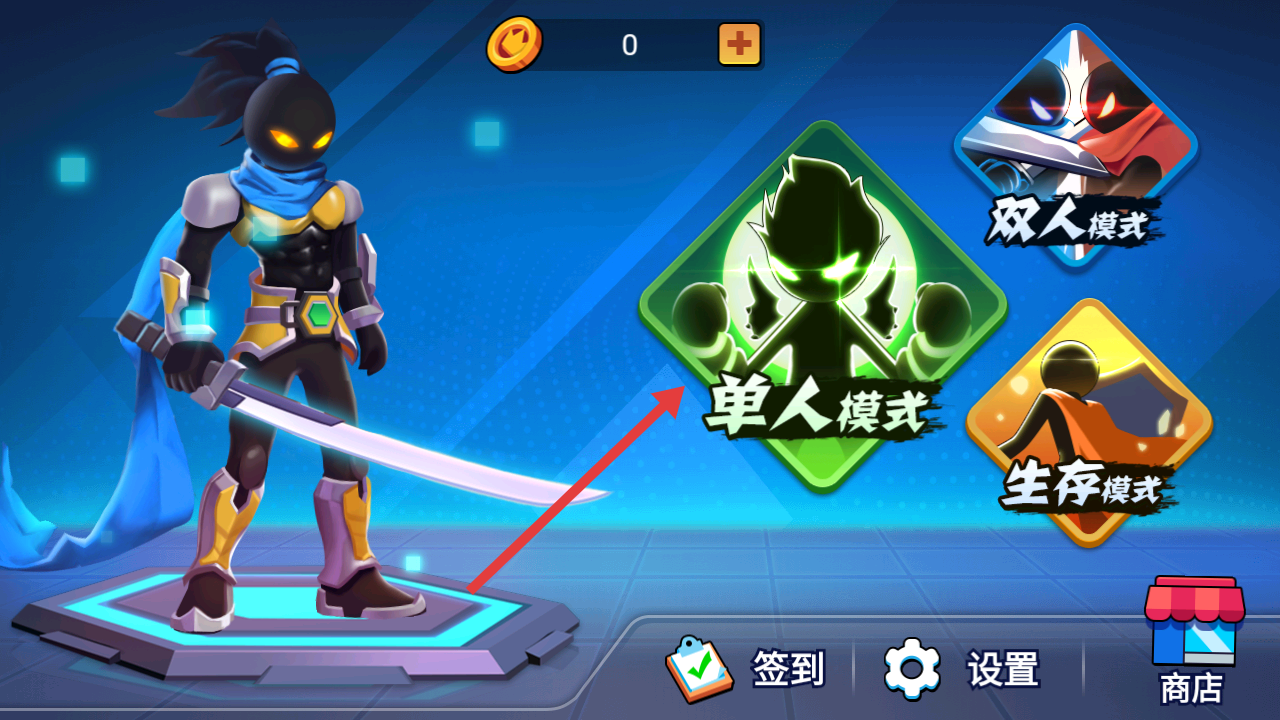This screenshot has height=720, width=1280.
Task: Click the coin balance showing 0
Action: click(x=630, y=46)
